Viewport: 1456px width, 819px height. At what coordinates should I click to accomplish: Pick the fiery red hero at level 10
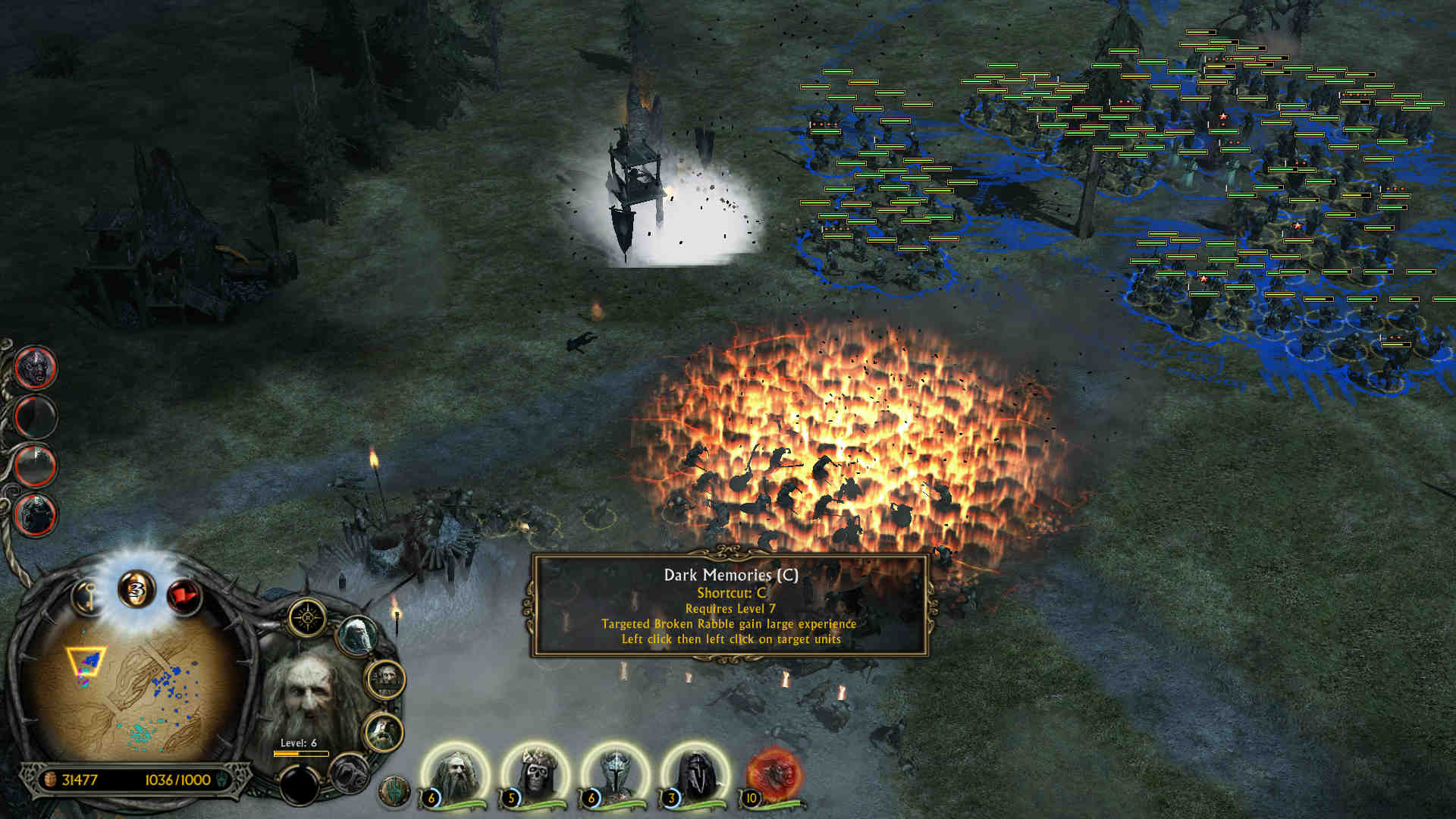coord(773,775)
